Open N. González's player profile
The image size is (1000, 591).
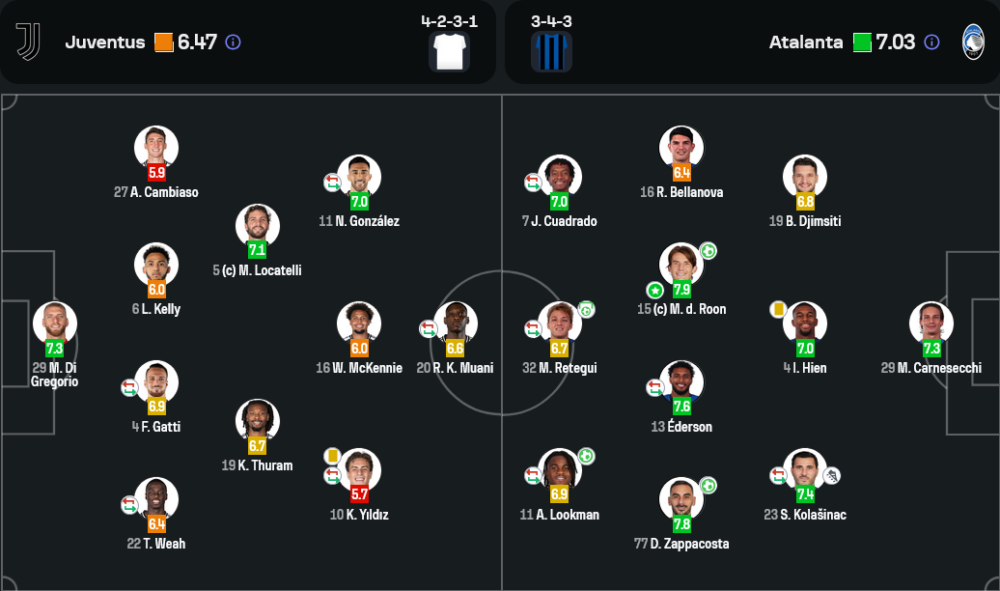(359, 176)
